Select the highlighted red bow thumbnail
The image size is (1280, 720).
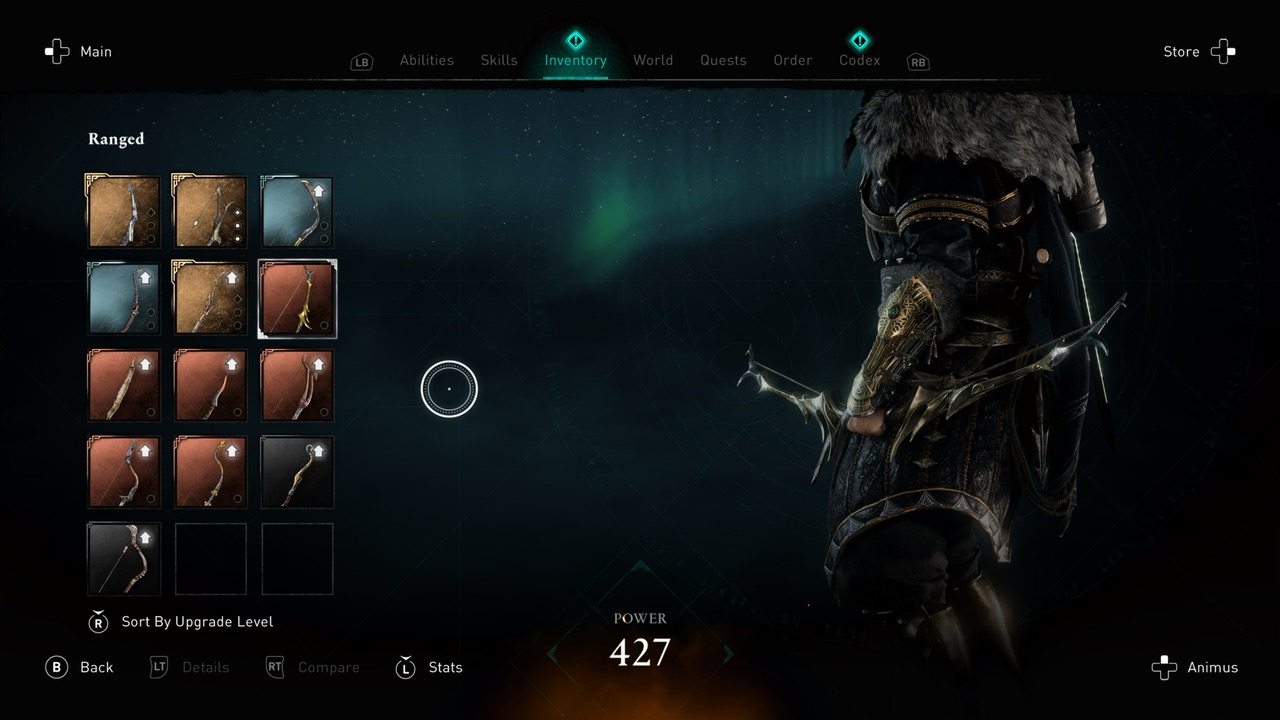(x=297, y=298)
